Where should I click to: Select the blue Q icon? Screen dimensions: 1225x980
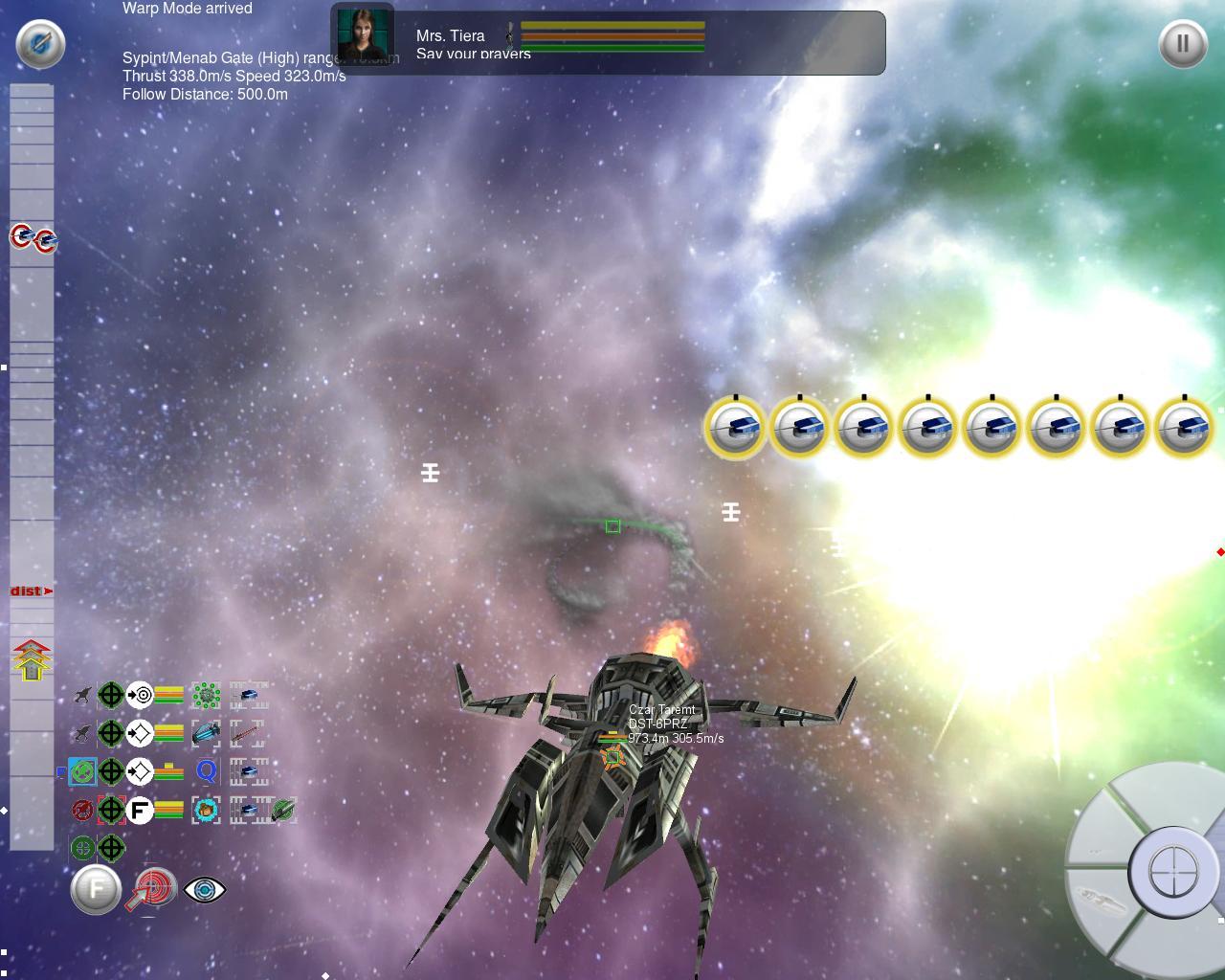(x=206, y=771)
